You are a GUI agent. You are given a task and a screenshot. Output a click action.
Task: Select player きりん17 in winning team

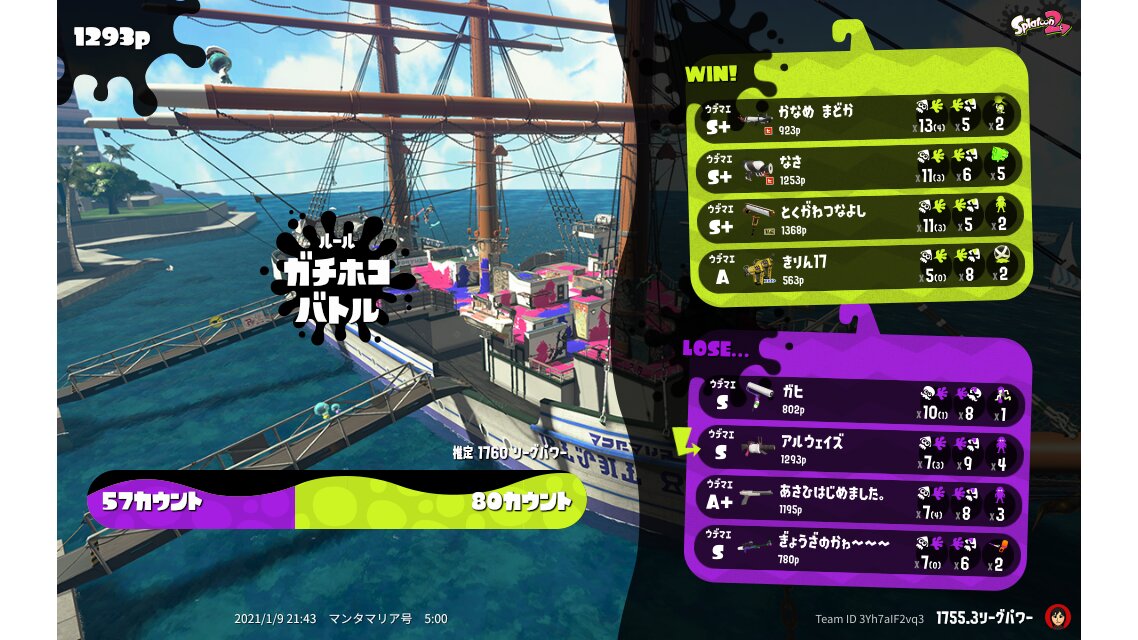pyautogui.click(x=858, y=267)
